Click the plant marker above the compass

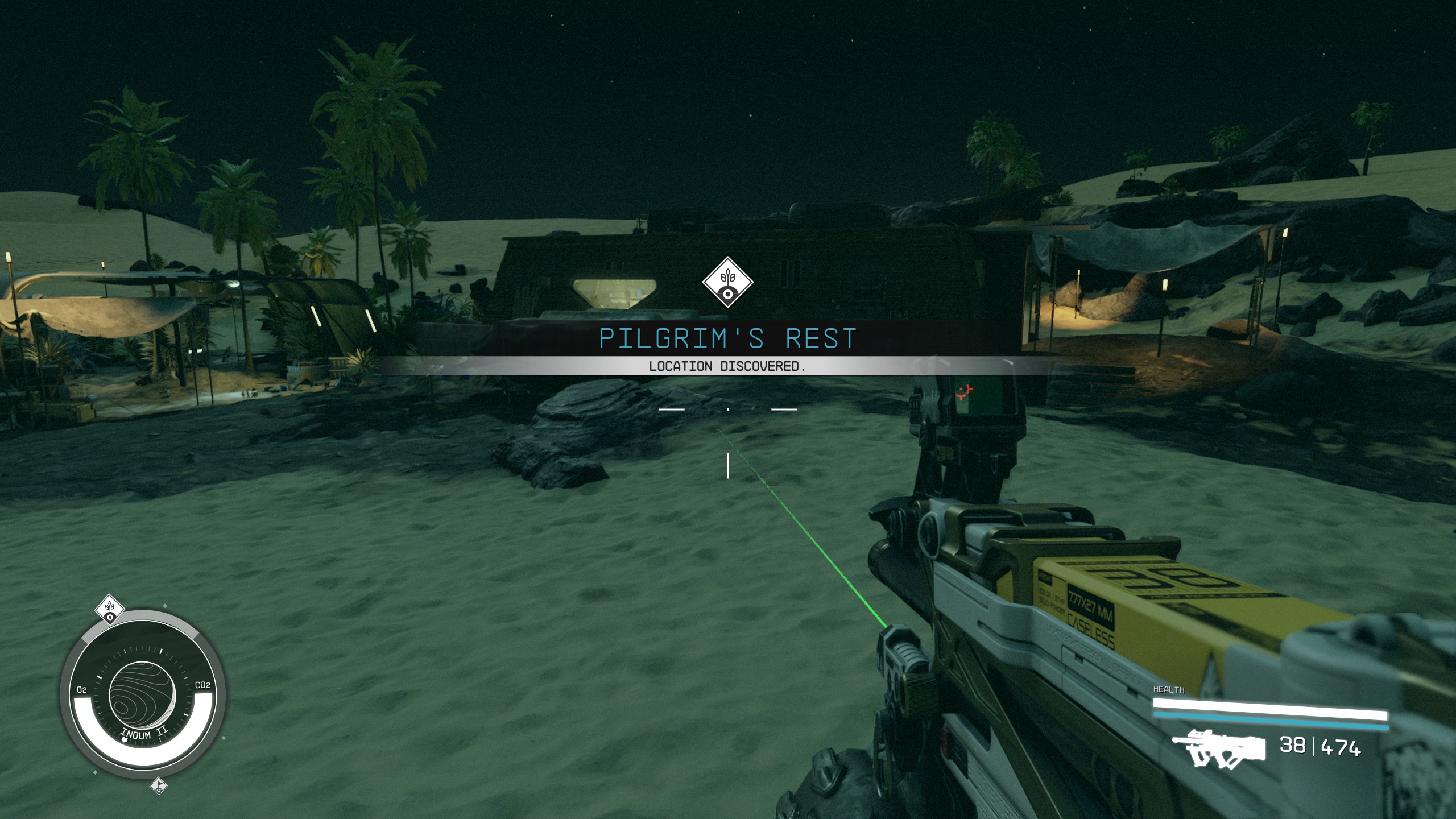110,610
